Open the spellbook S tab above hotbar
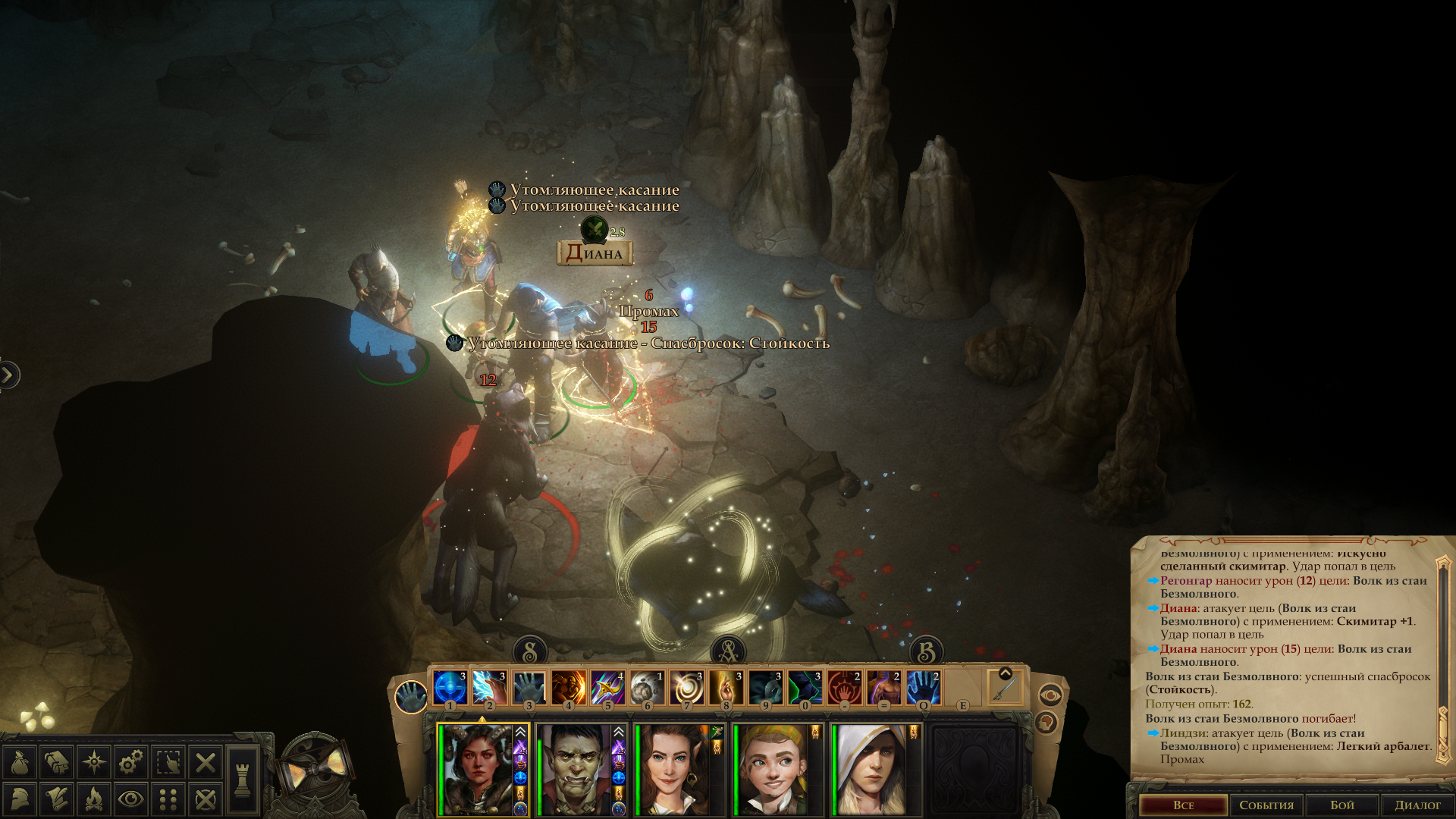The width and height of the screenshot is (1456, 819). pos(530,651)
